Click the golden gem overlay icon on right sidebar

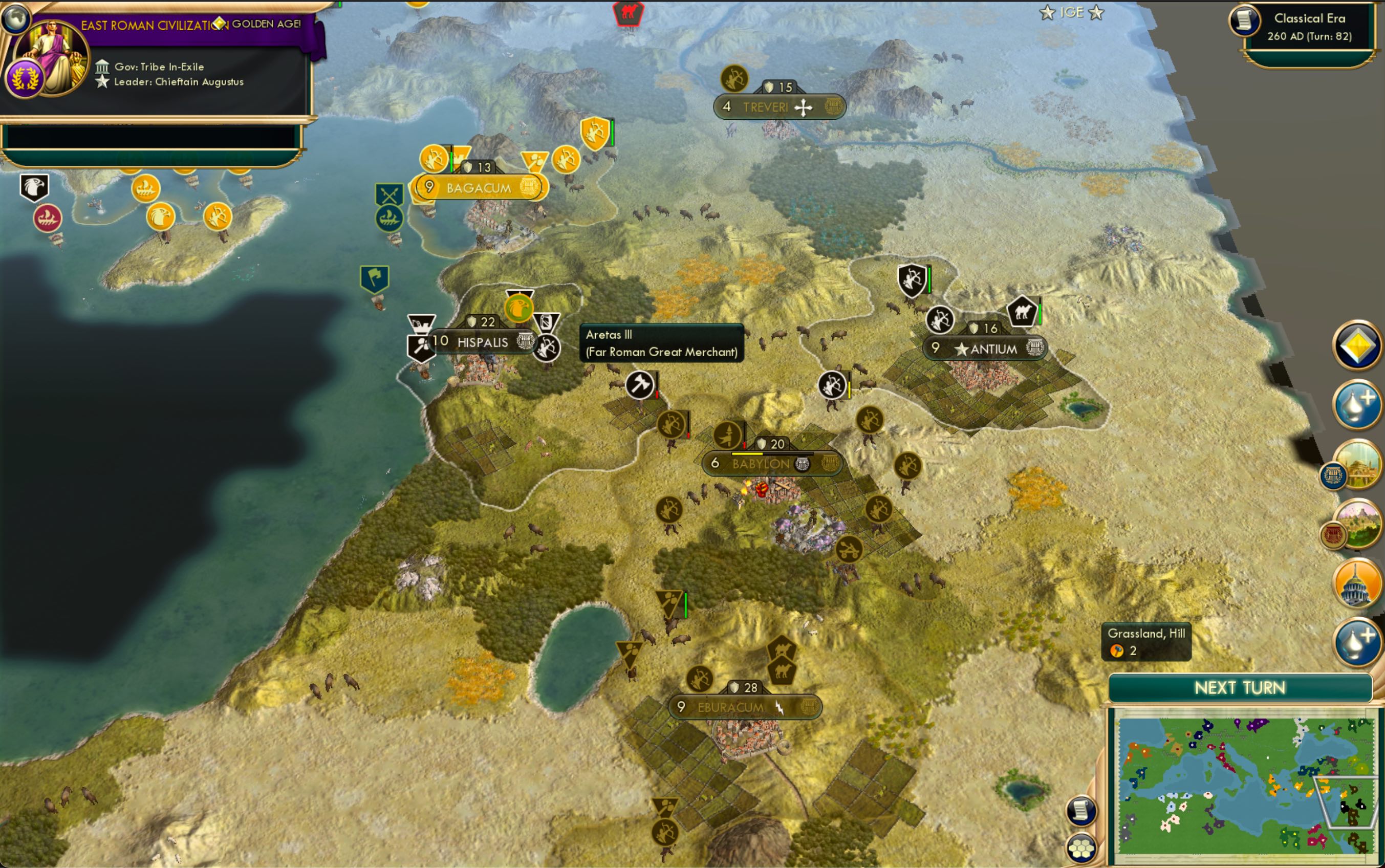pyautogui.click(x=1357, y=346)
